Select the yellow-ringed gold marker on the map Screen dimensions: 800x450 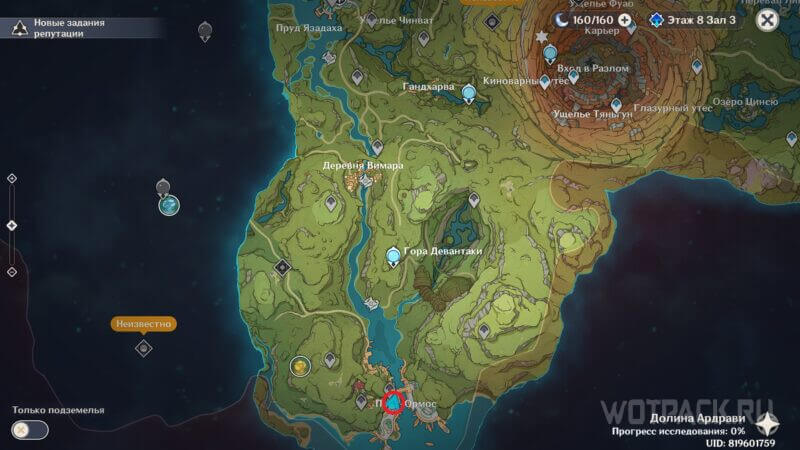click(x=299, y=366)
